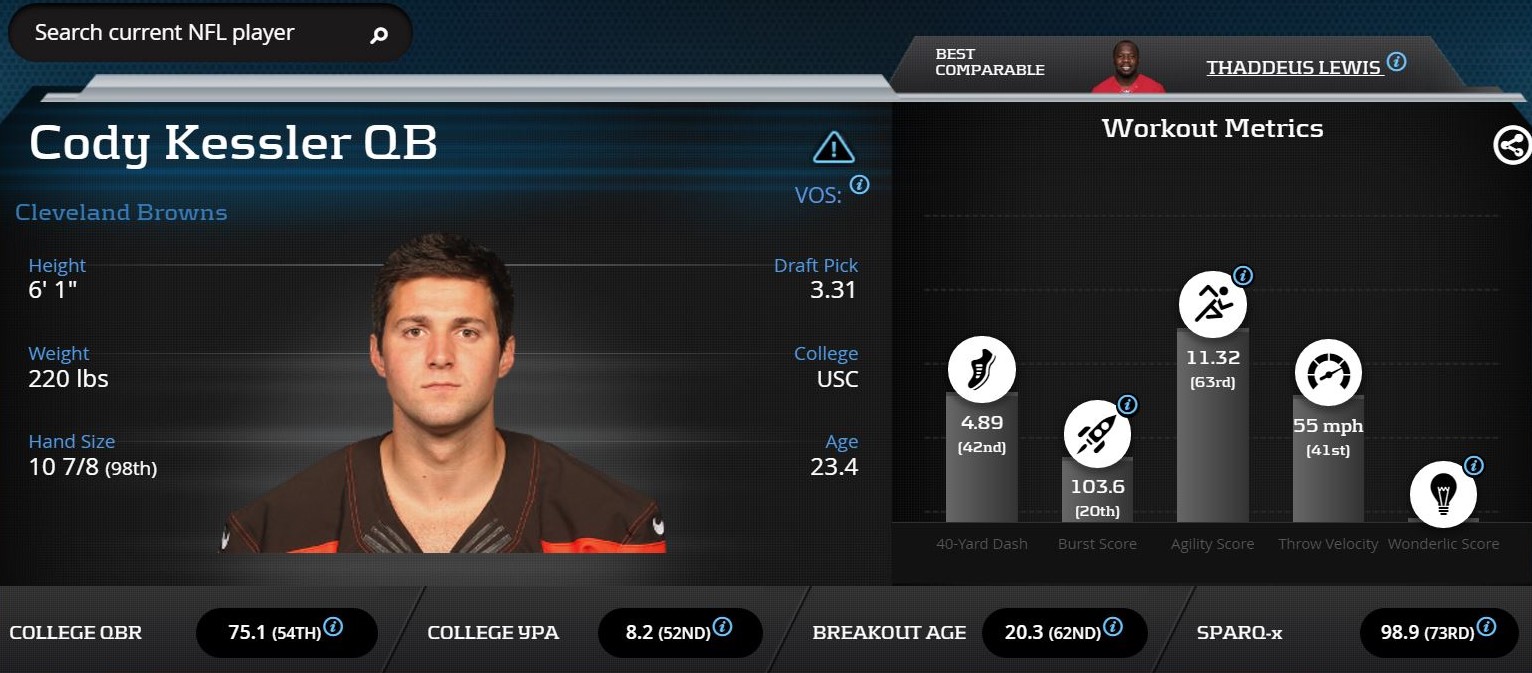
Task: Open the Thaddeus Lewis comparable player link
Action: (x=1293, y=67)
